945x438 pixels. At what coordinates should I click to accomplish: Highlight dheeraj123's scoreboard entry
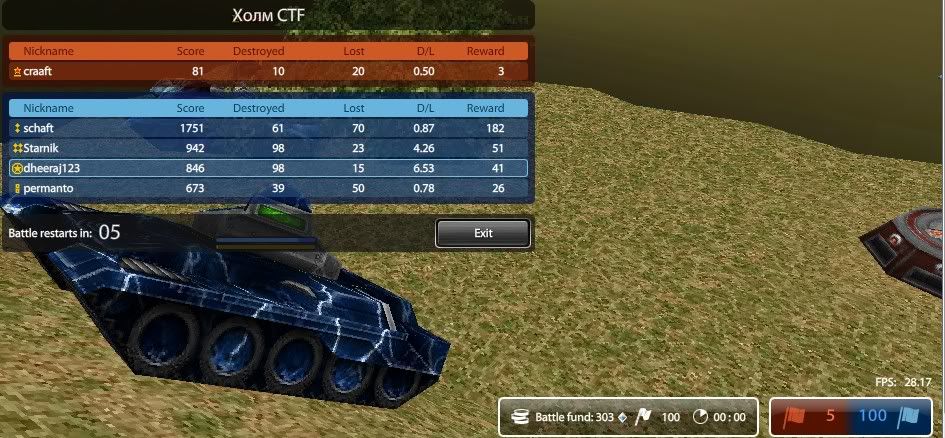click(x=268, y=168)
